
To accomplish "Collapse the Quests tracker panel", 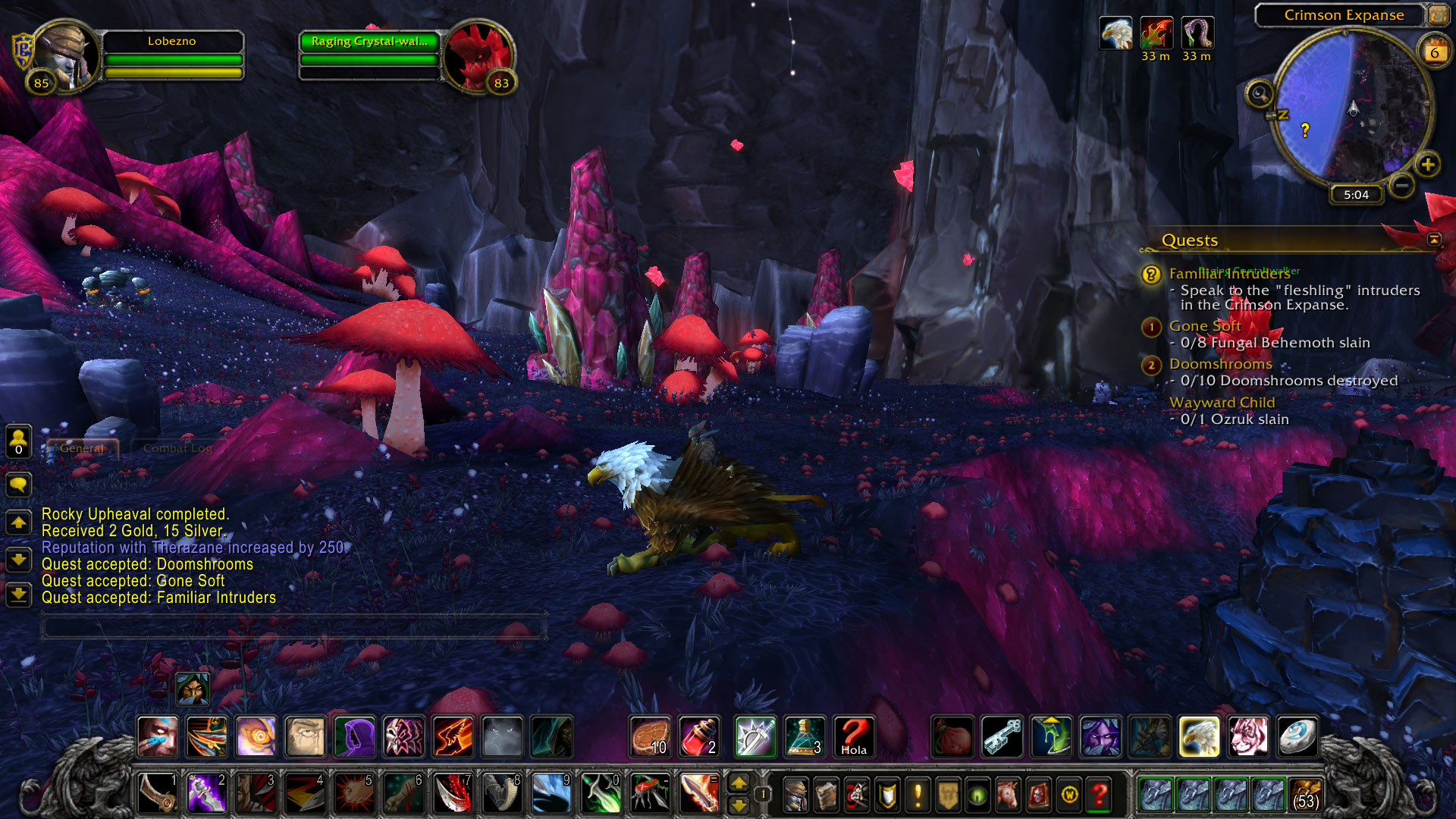I will 1434,240.
